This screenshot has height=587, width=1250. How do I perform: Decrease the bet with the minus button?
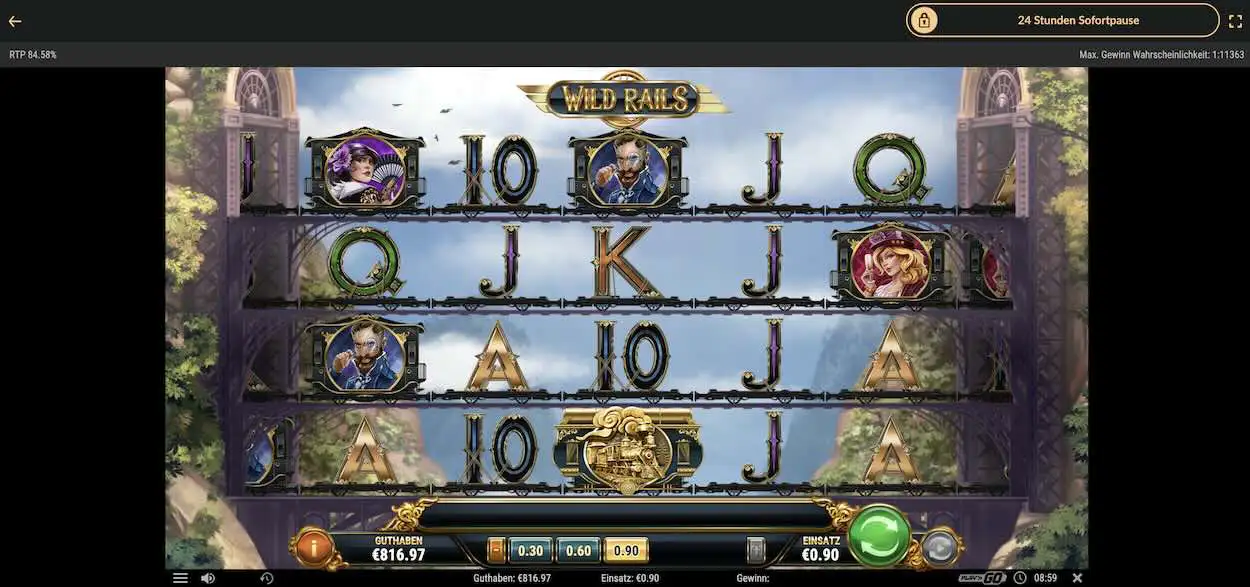(x=496, y=550)
